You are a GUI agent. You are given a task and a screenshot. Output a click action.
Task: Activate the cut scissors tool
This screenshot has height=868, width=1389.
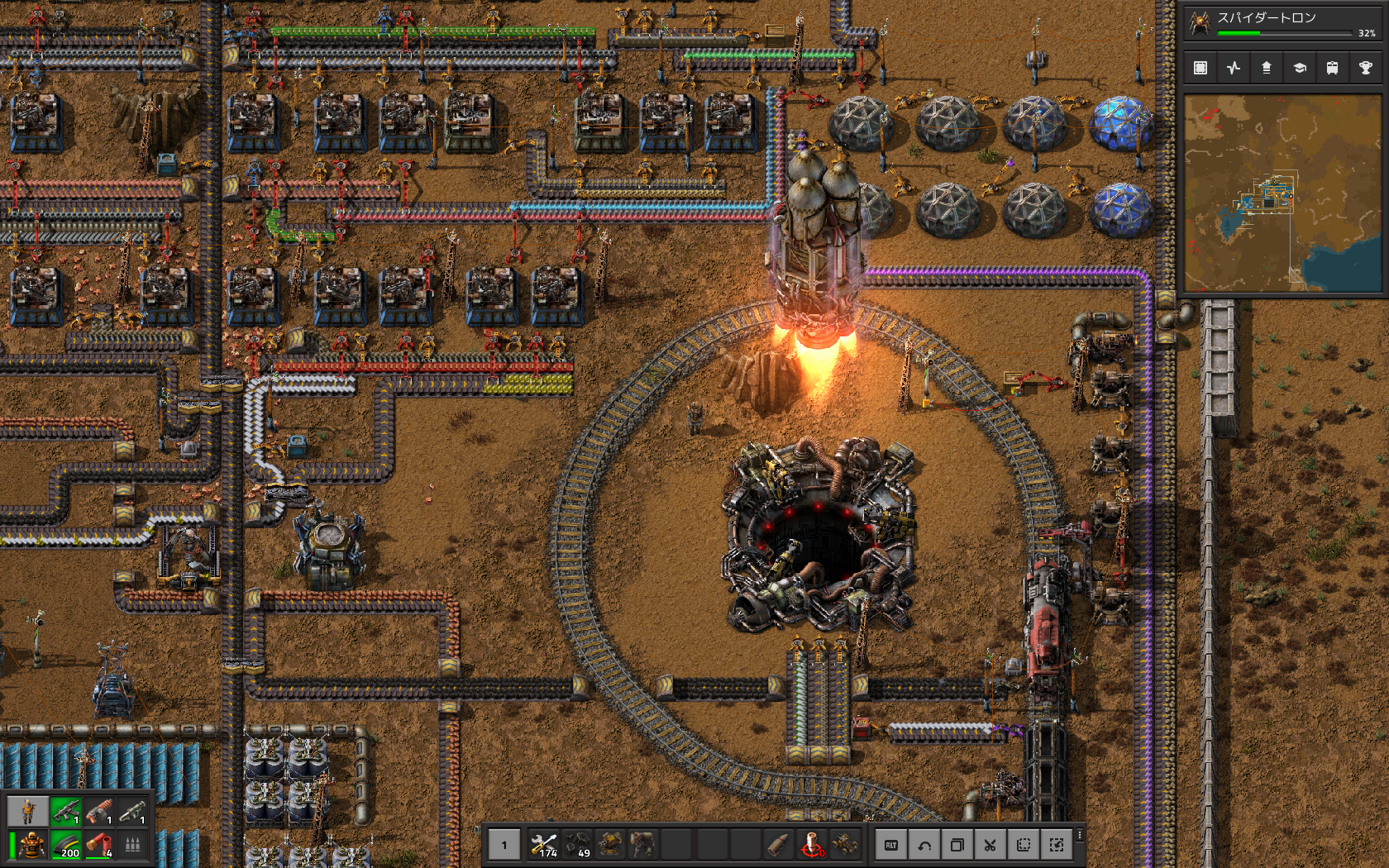pyautogui.click(x=990, y=845)
